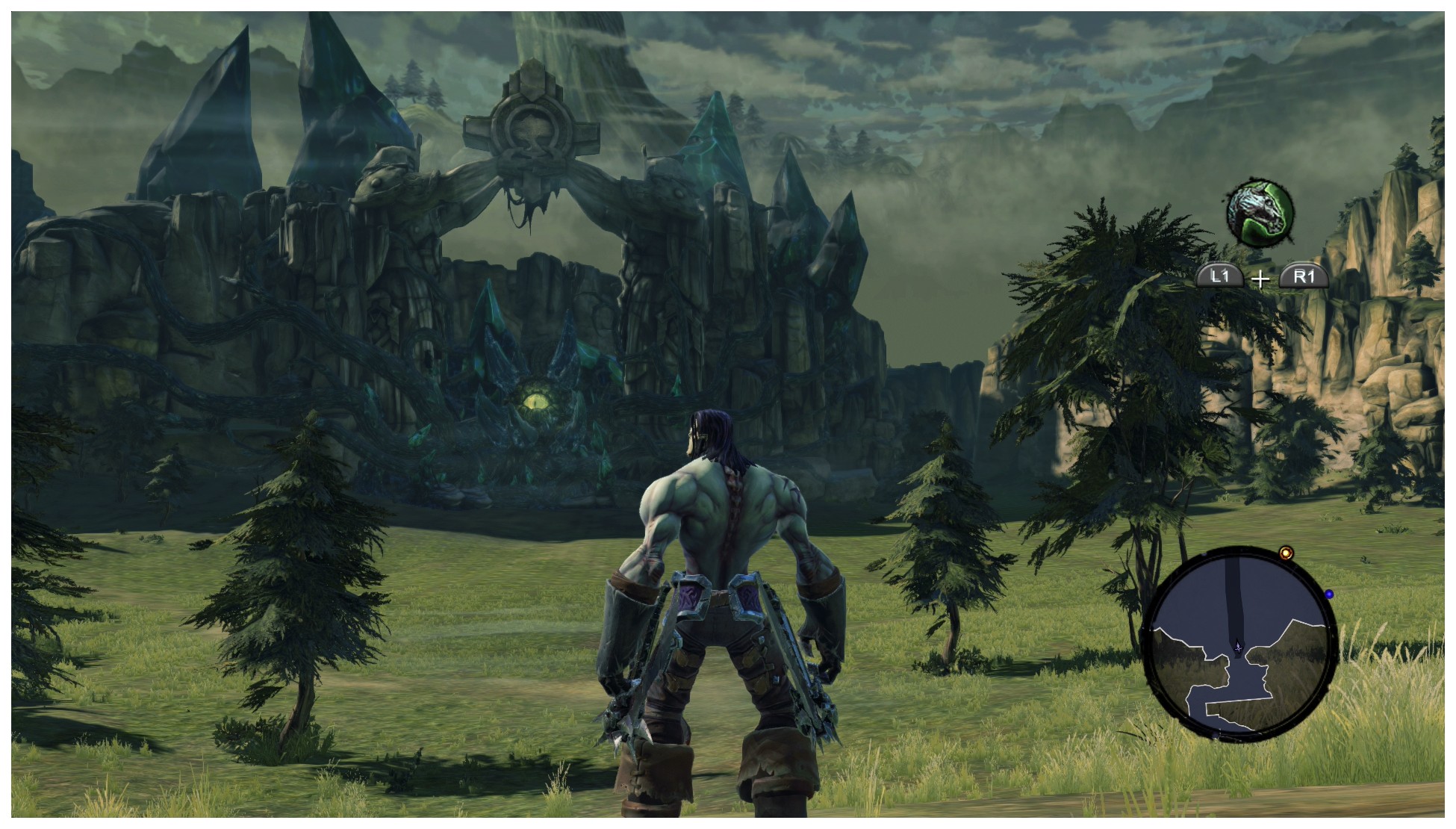Viewport: 1456px width, 829px height.
Task: Open the circular minimap
Action: [1240, 644]
